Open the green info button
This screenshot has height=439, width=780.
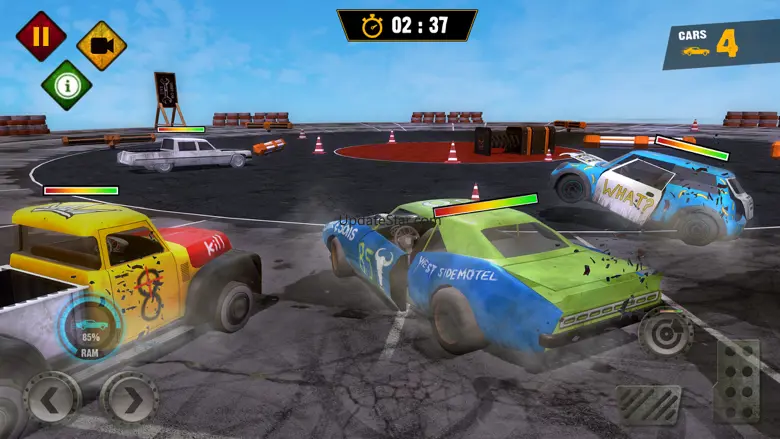coord(66,85)
